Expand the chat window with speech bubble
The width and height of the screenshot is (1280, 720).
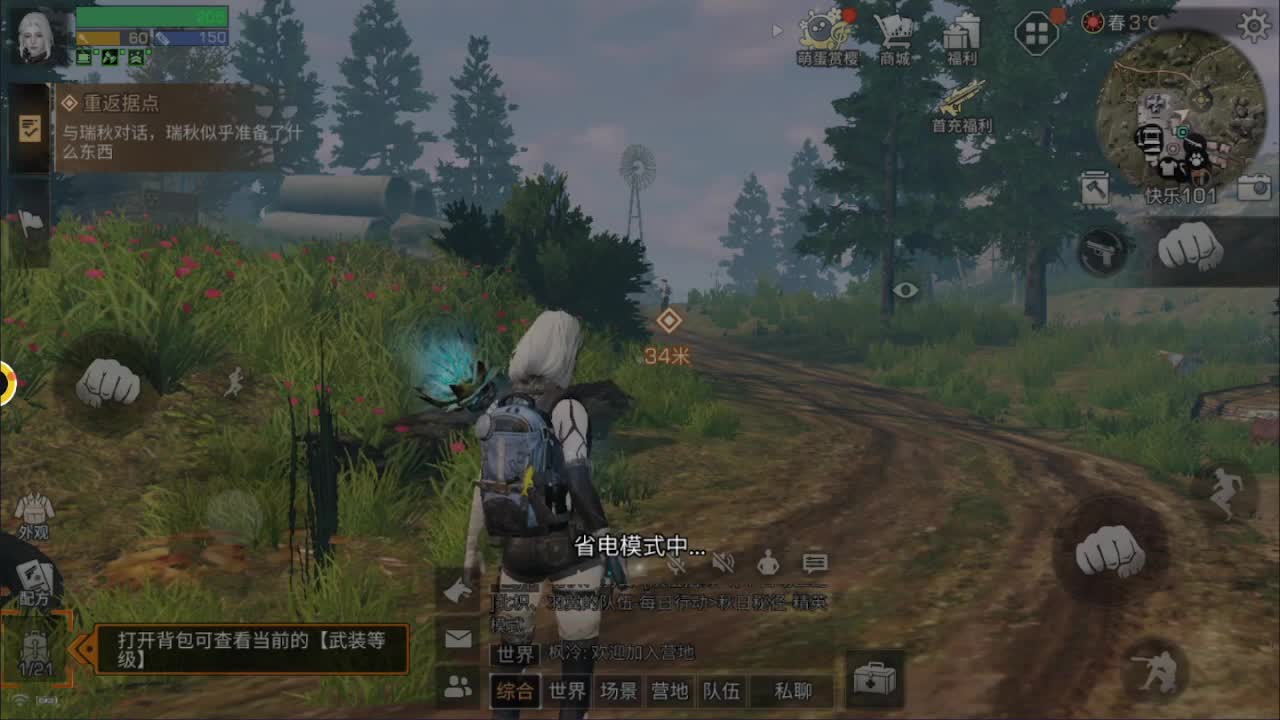(812, 562)
